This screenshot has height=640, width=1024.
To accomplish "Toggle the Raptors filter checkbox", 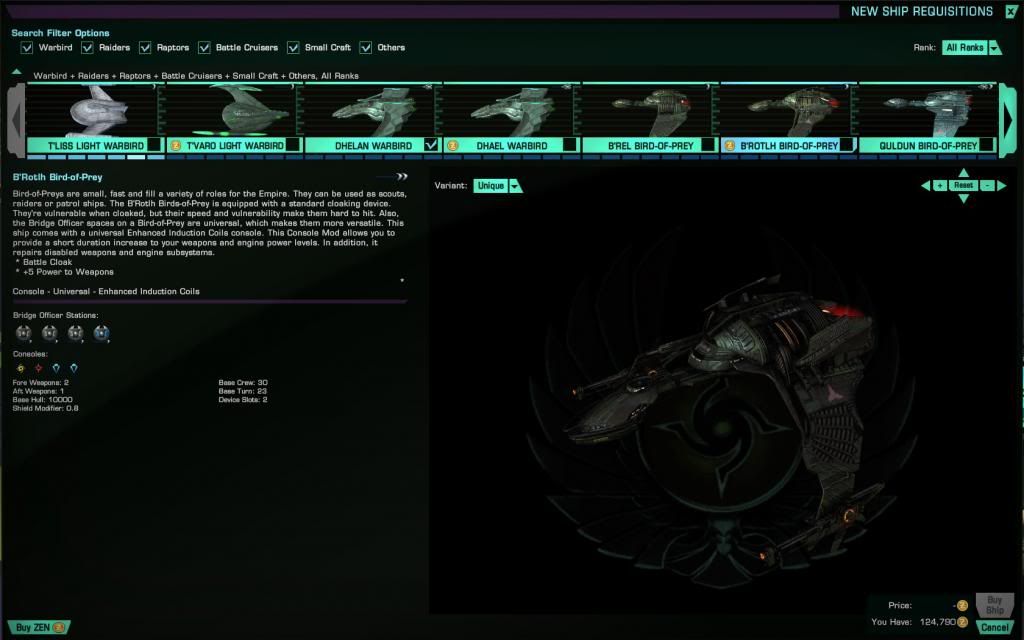I will 146,47.
